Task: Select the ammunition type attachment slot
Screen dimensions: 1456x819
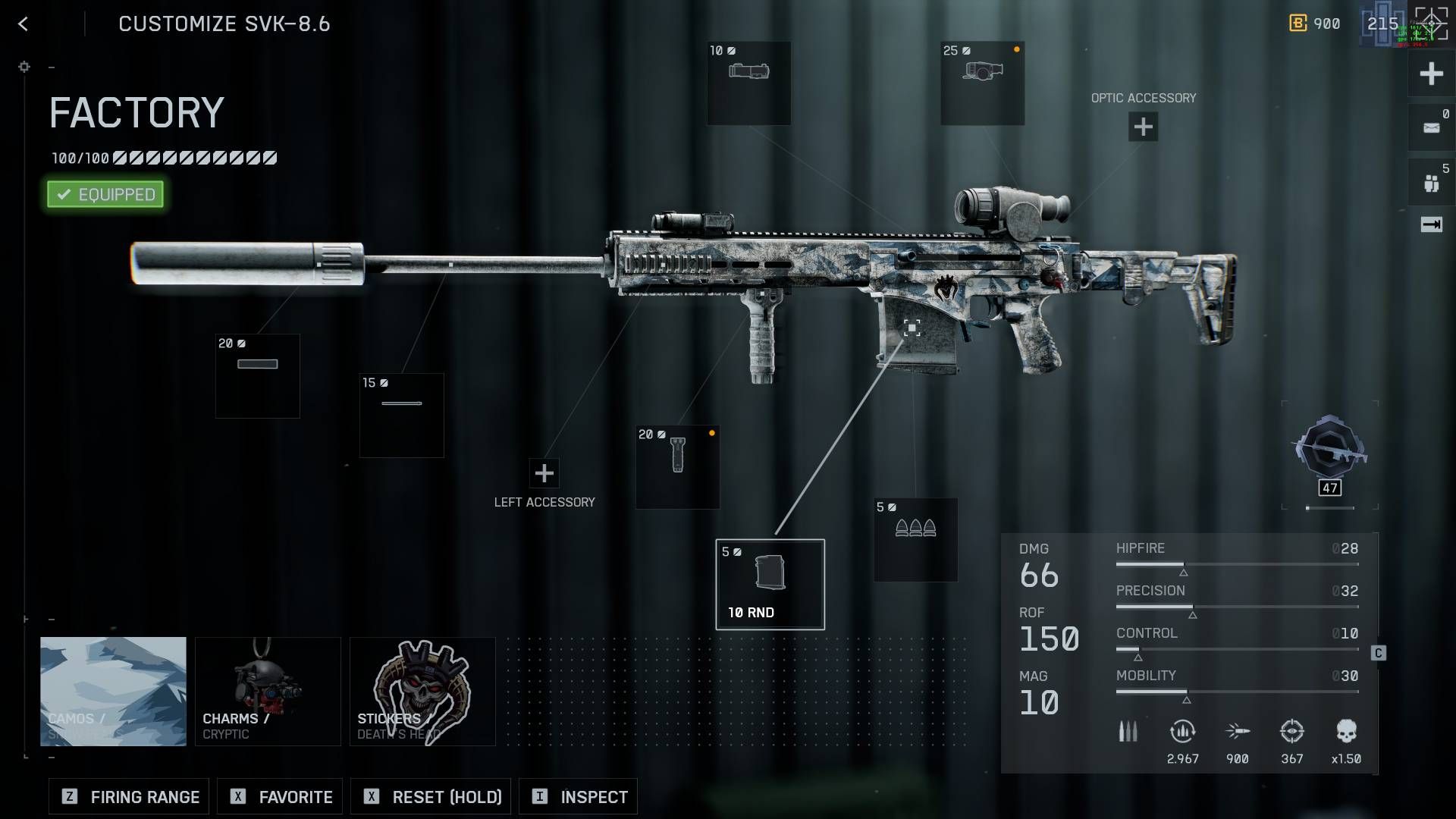Action: 915,538
